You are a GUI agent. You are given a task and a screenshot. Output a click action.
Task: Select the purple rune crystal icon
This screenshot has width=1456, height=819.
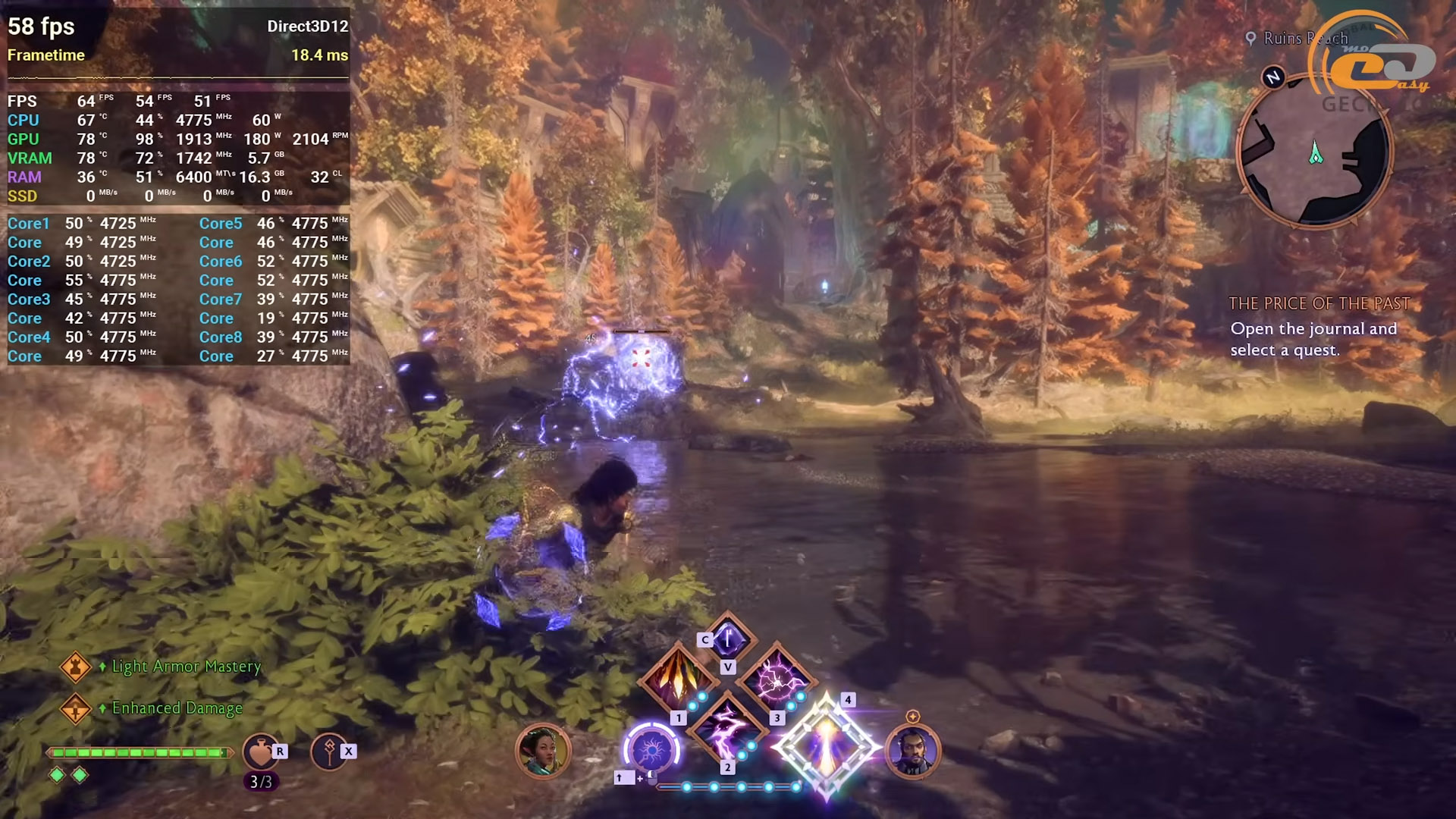click(728, 639)
